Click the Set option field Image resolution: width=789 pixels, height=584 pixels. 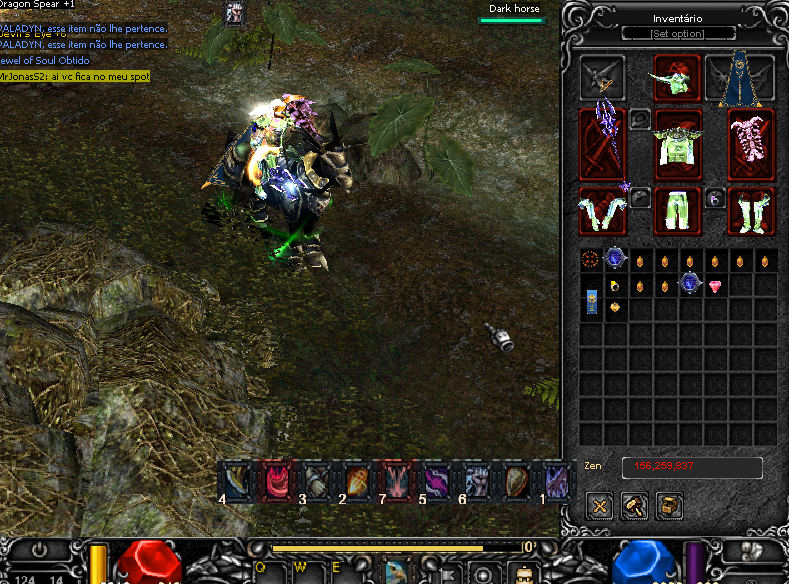pos(677,34)
